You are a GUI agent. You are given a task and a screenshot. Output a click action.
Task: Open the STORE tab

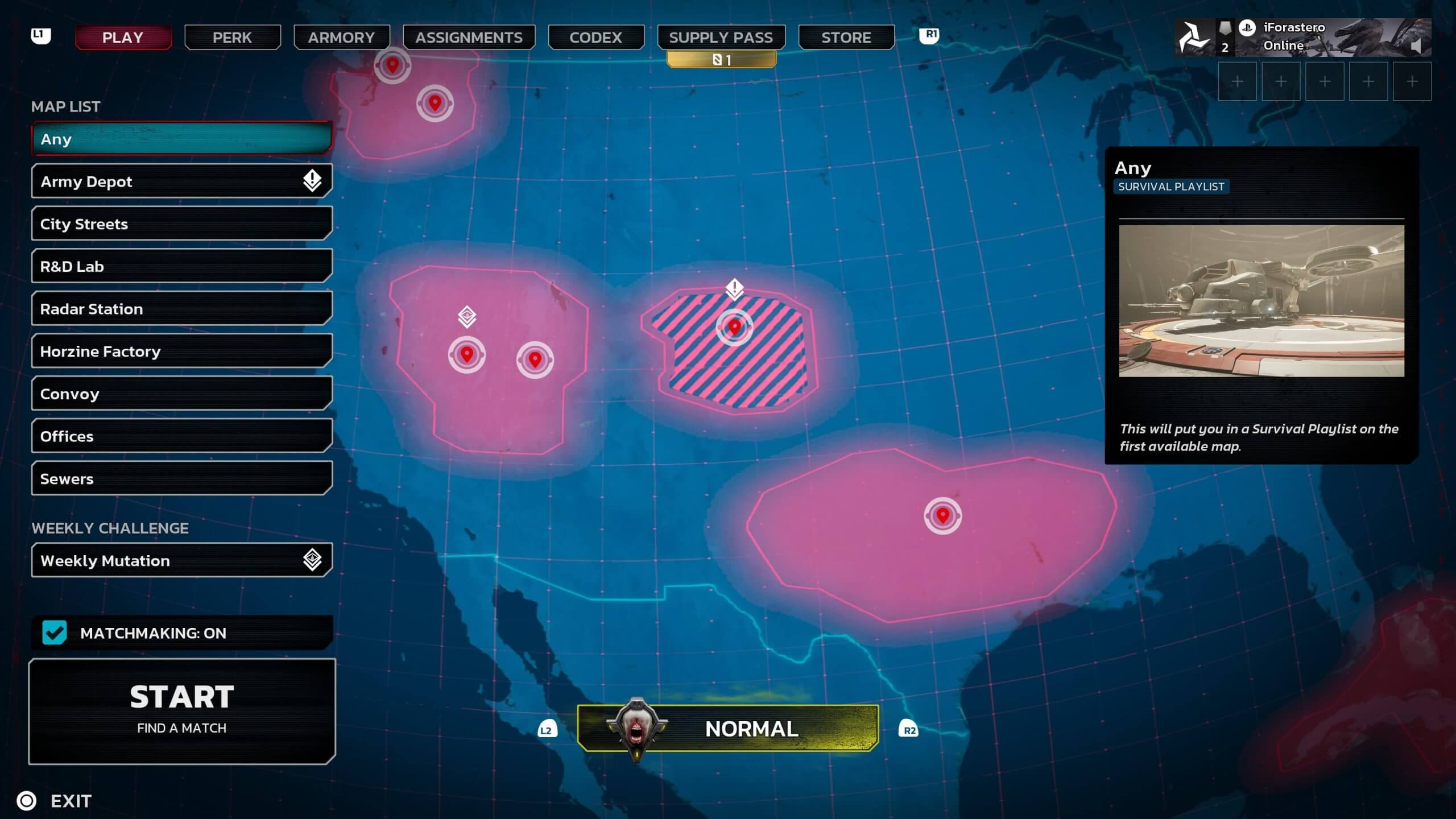[846, 38]
